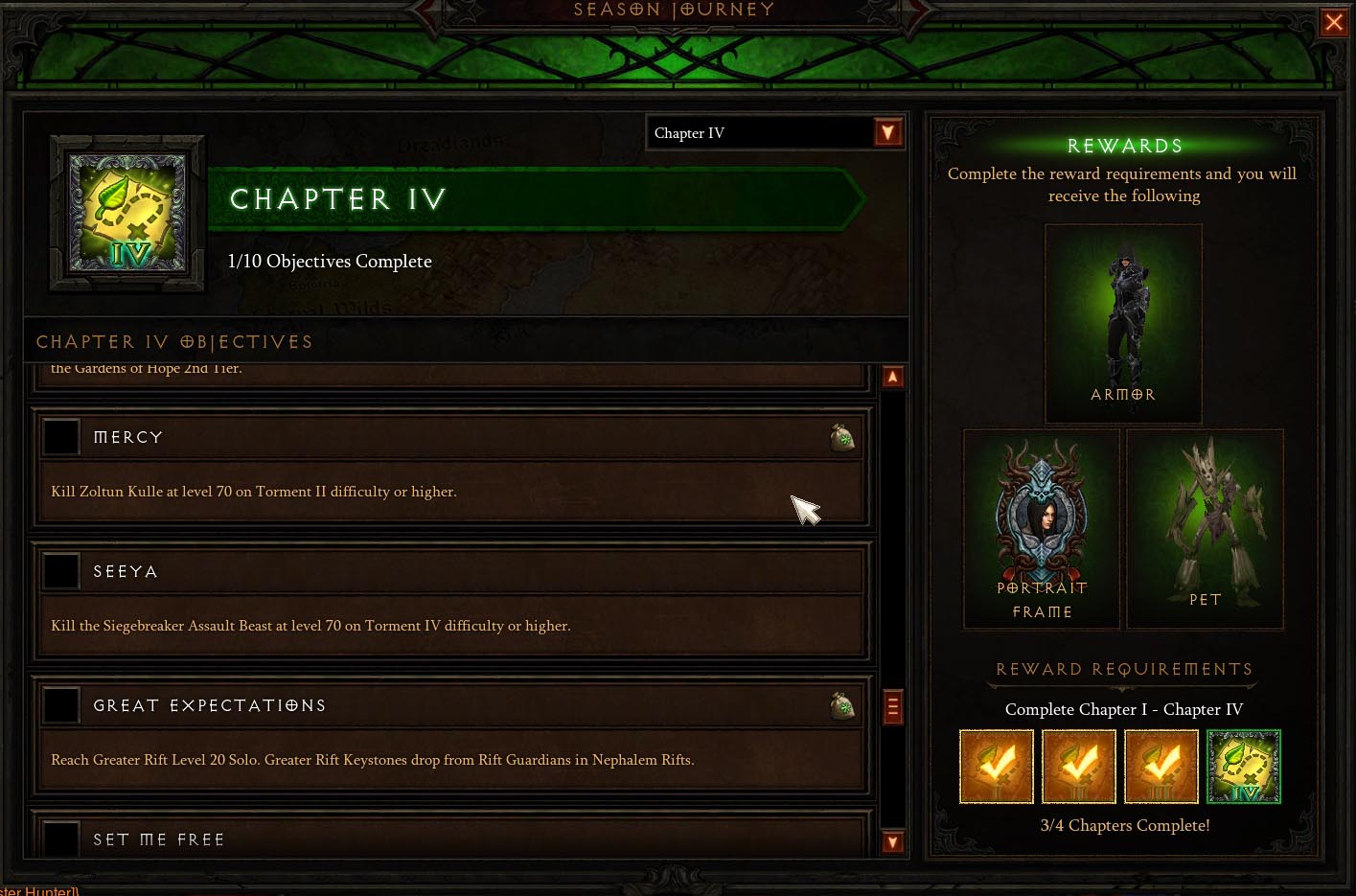This screenshot has height=896, width=1356.
Task: View the Pet reward preview
Action: point(1205,528)
